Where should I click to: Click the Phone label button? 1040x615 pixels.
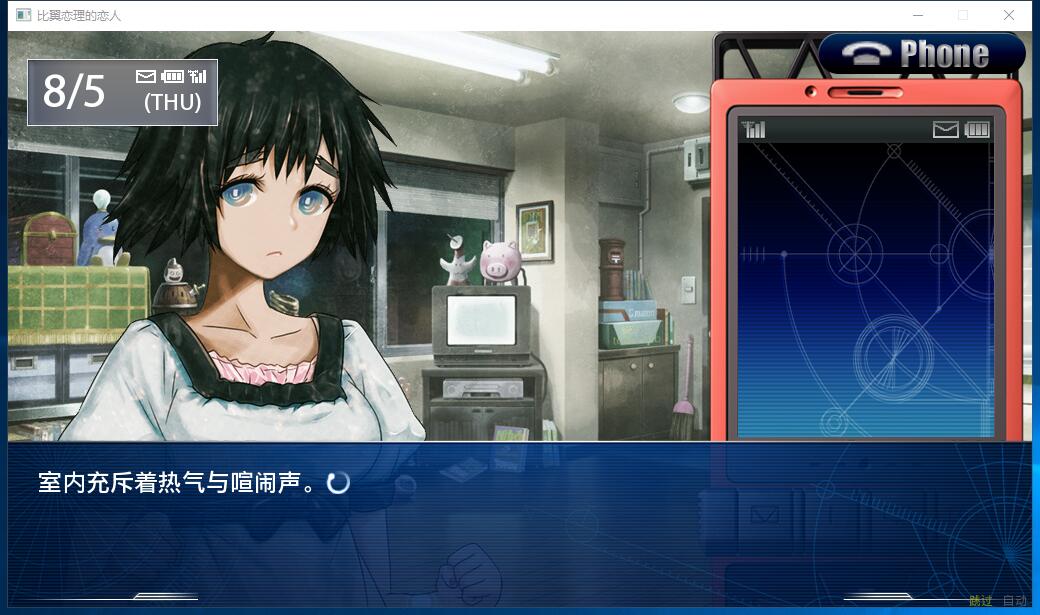tap(922, 54)
